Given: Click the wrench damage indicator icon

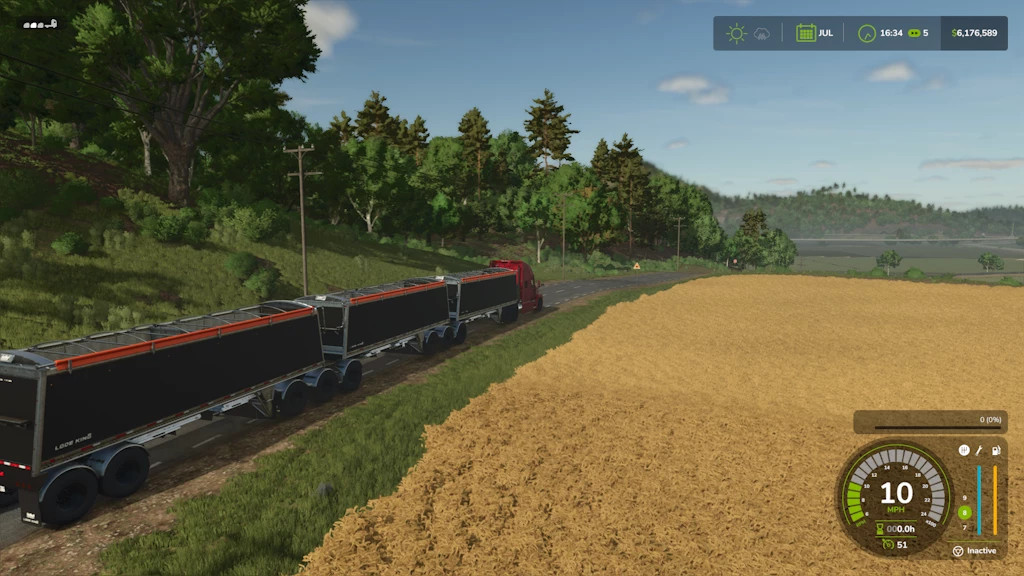Looking at the screenshot, I should tap(980, 451).
